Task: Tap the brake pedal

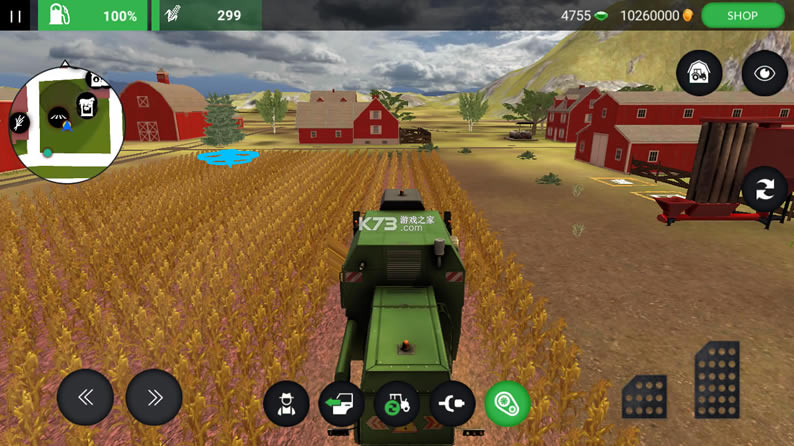Action: [644, 396]
